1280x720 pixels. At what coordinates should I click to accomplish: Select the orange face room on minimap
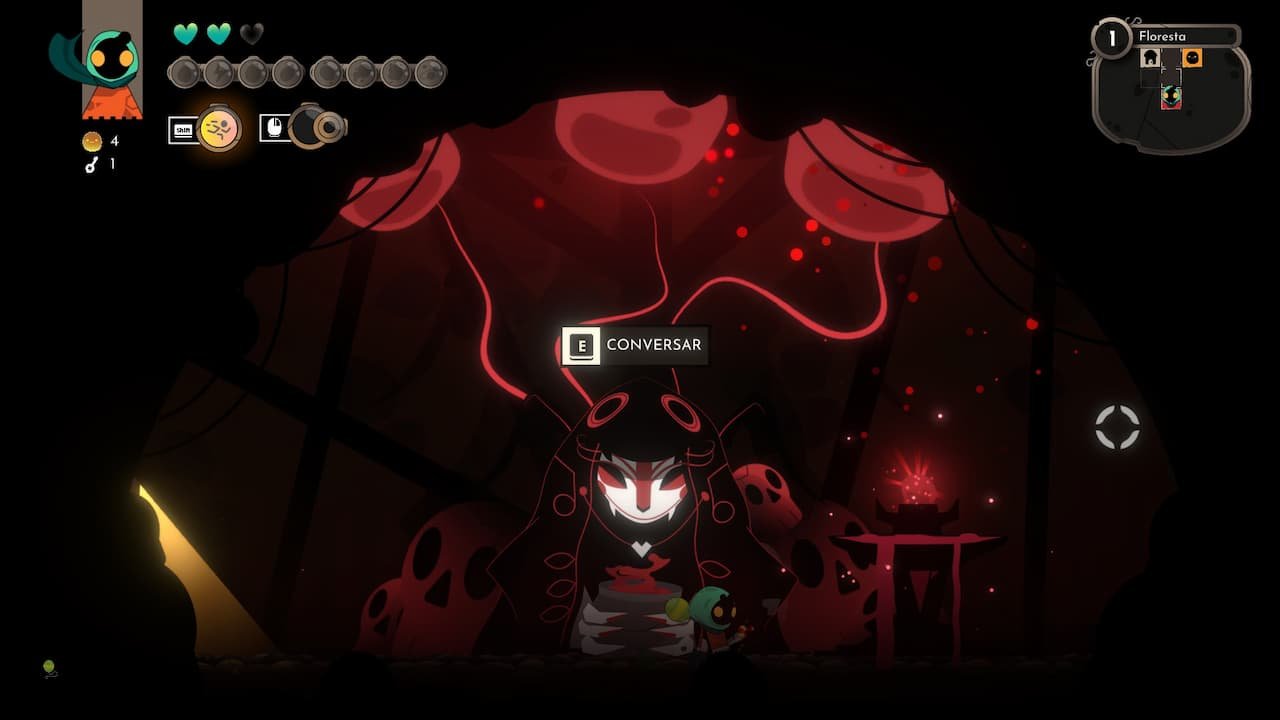pyautogui.click(x=1192, y=58)
